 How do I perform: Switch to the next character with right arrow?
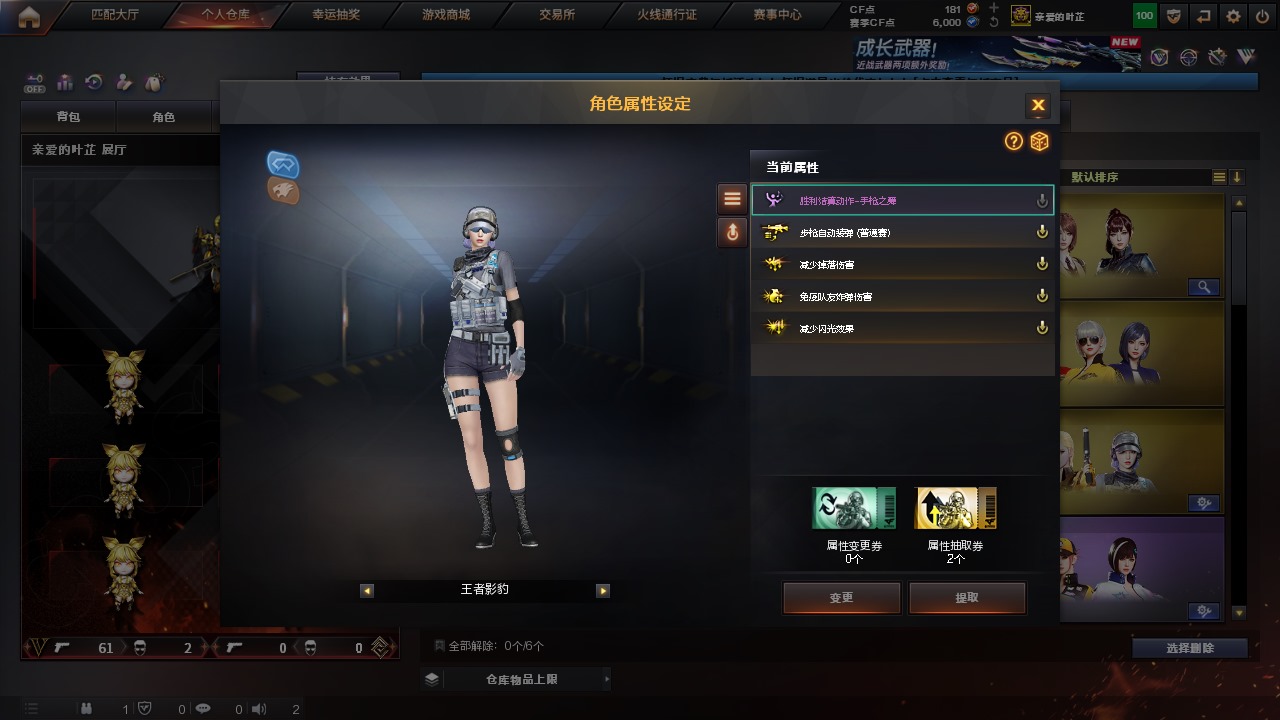(603, 591)
